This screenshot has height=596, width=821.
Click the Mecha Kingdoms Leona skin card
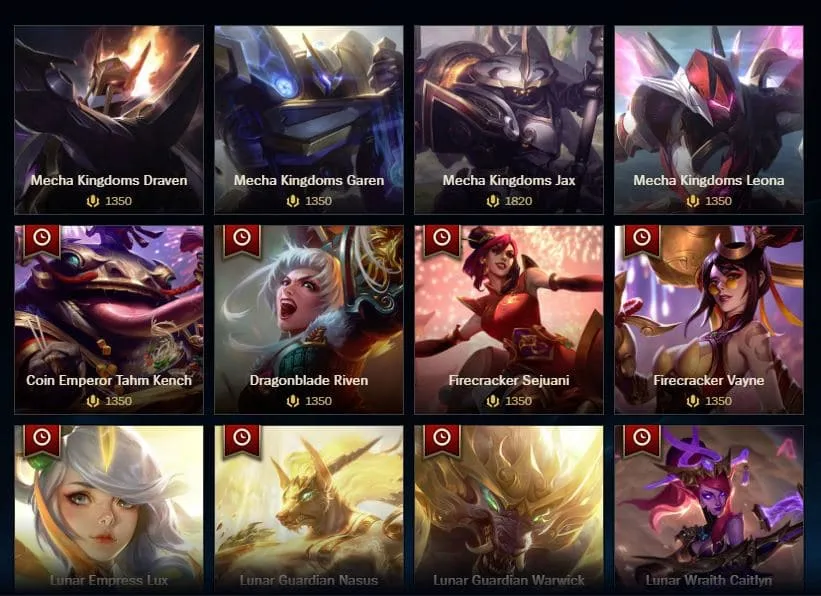pyautogui.click(x=709, y=120)
